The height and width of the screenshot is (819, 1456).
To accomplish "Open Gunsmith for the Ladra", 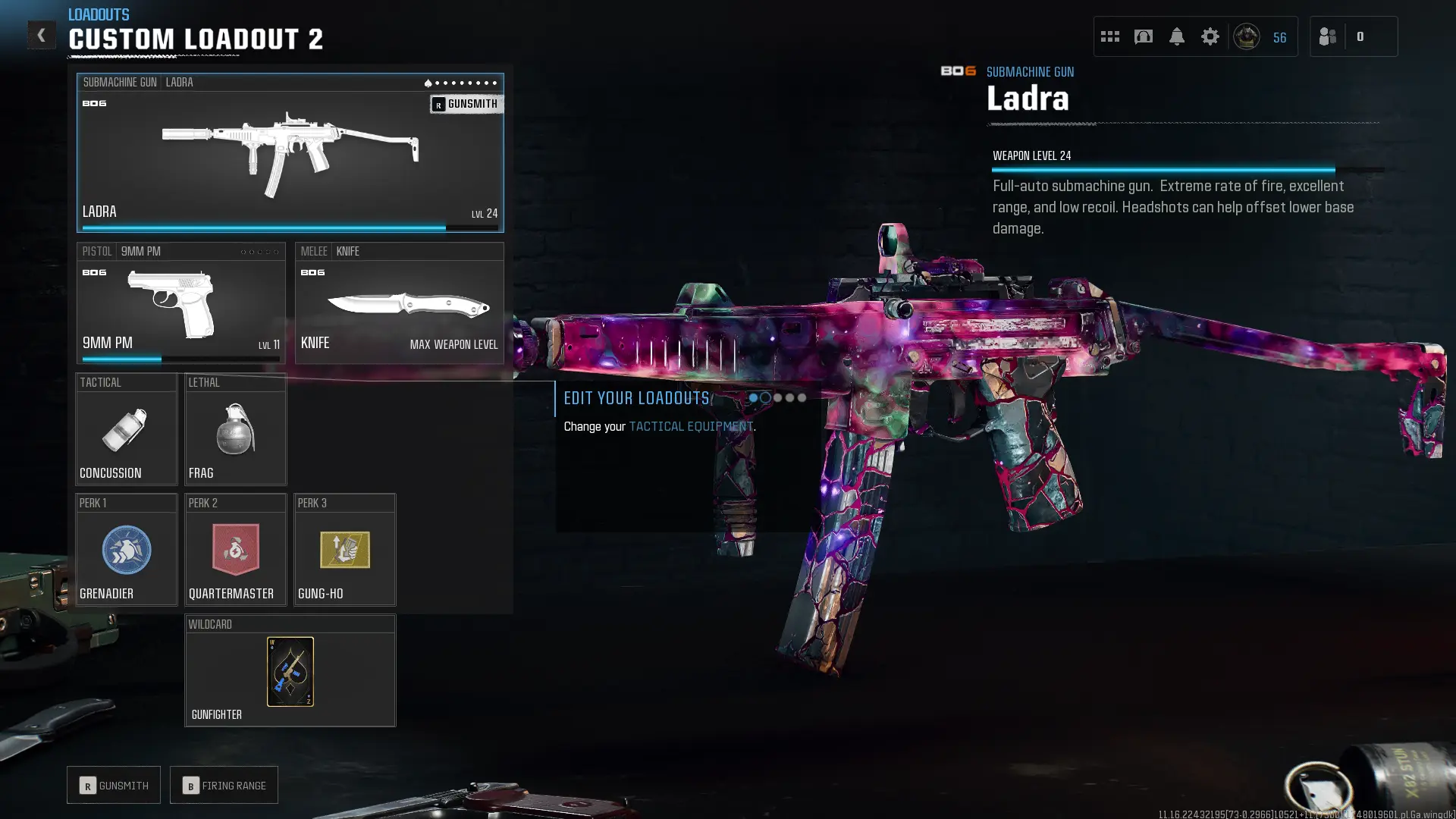I will (x=466, y=104).
